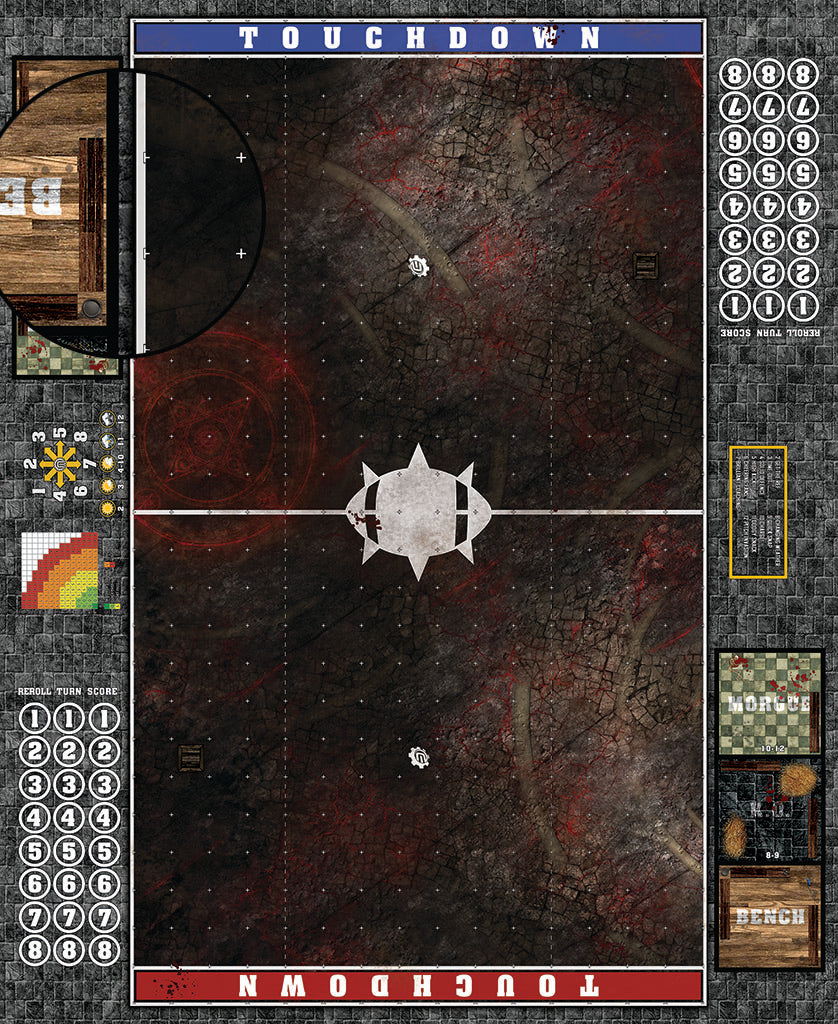Select the blue Touchdown end zone
838x1024 pixels.
coord(418,38)
